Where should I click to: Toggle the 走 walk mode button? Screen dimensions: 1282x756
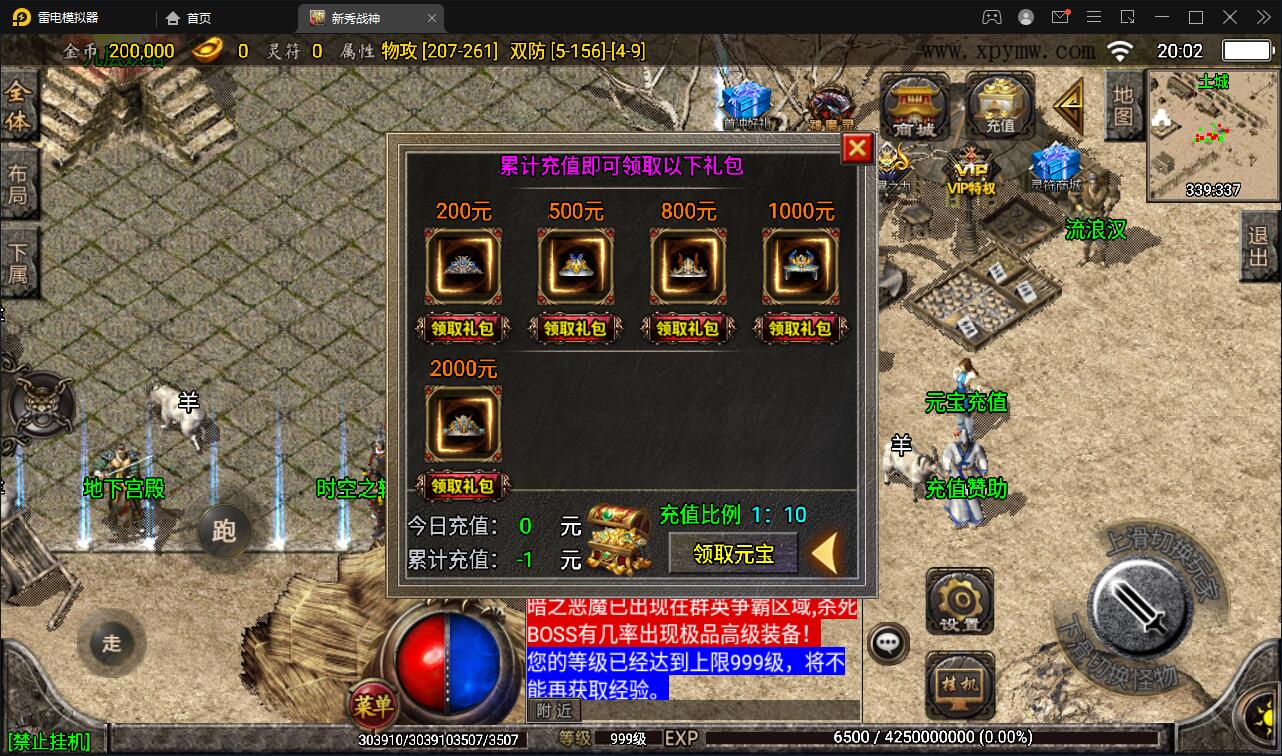click(111, 644)
